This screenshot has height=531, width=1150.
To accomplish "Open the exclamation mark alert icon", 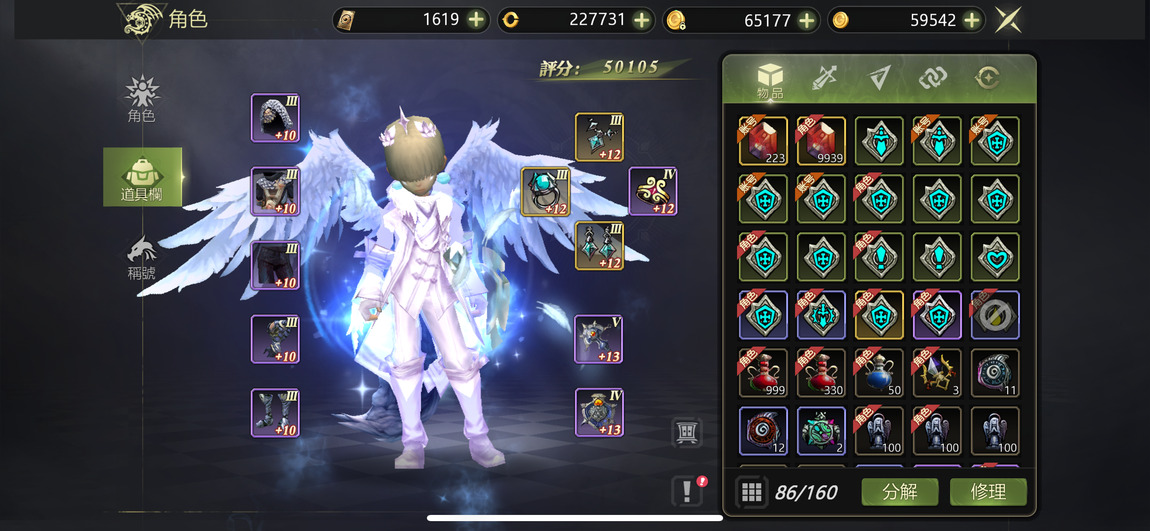I will [687, 490].
